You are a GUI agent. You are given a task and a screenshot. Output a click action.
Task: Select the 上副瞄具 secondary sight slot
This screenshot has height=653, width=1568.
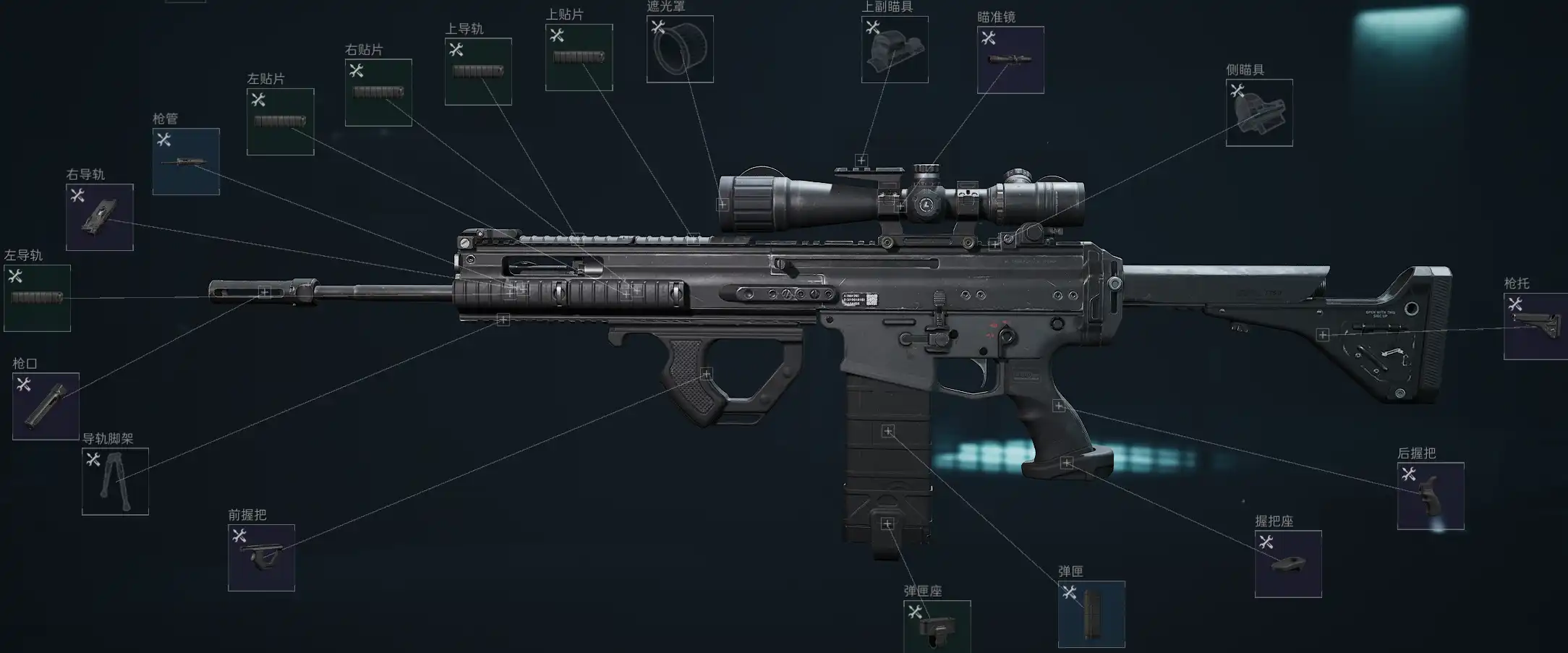[895, 49]
